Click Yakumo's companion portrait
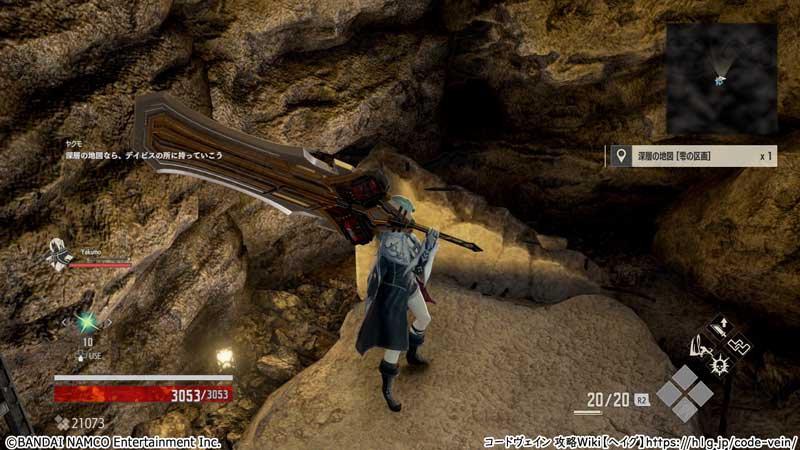 60,255
